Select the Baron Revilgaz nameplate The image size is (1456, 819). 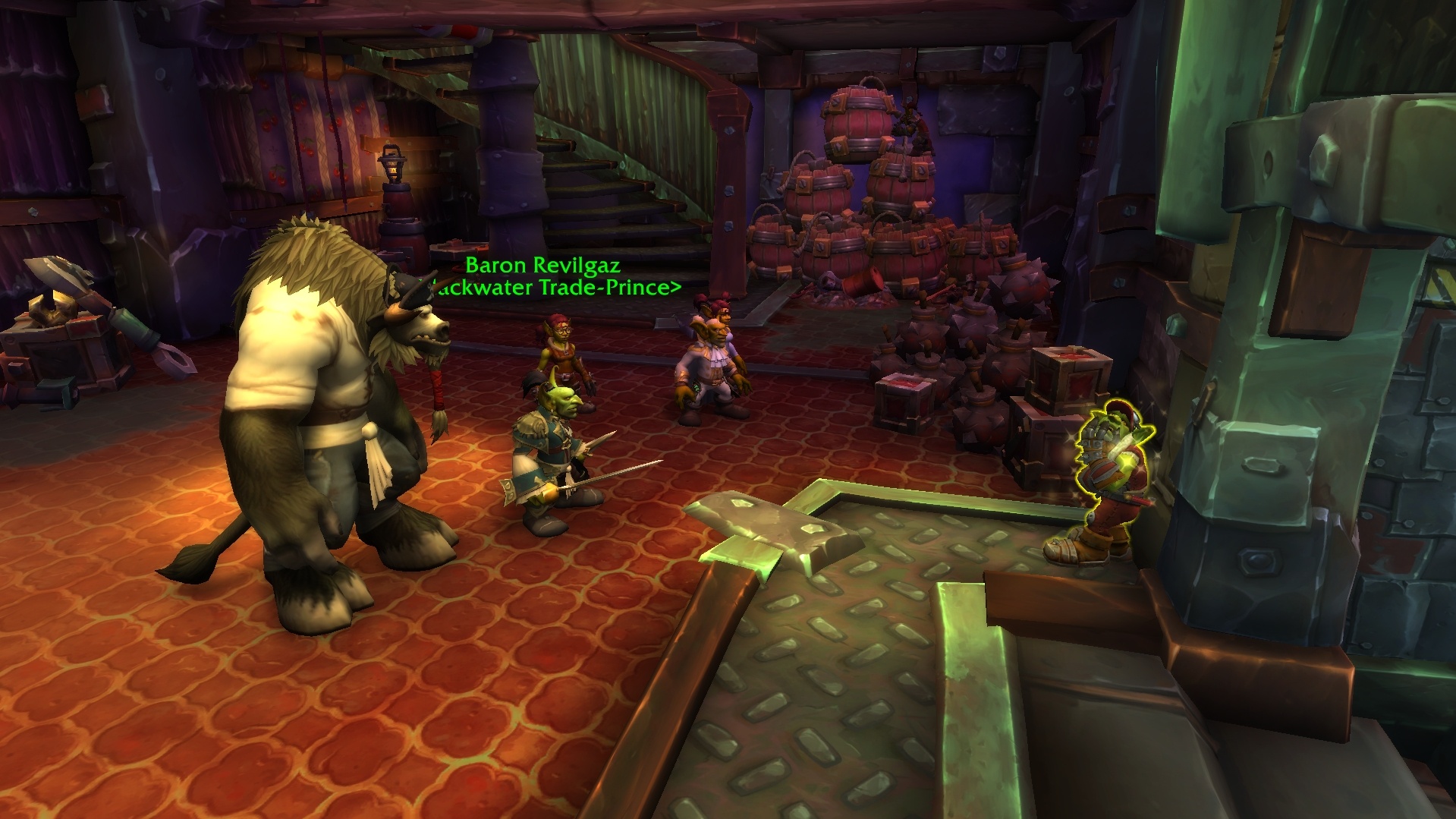(542, 266)
